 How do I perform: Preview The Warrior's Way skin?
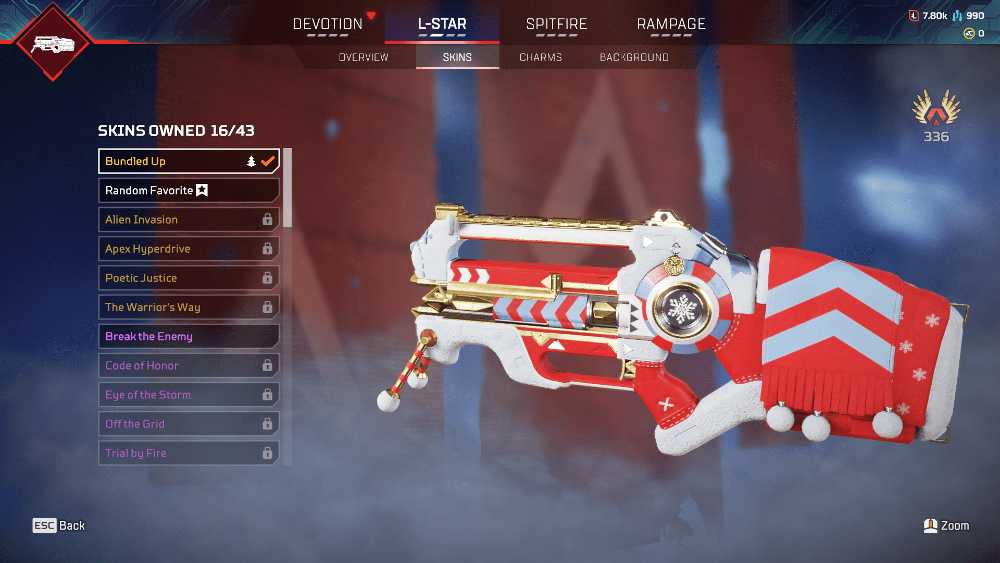tap(188, 307)
